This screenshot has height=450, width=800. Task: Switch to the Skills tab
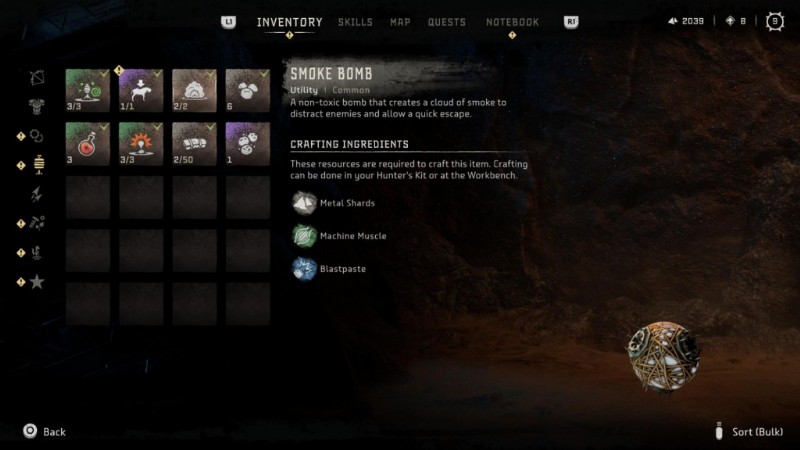coord(355,22)
